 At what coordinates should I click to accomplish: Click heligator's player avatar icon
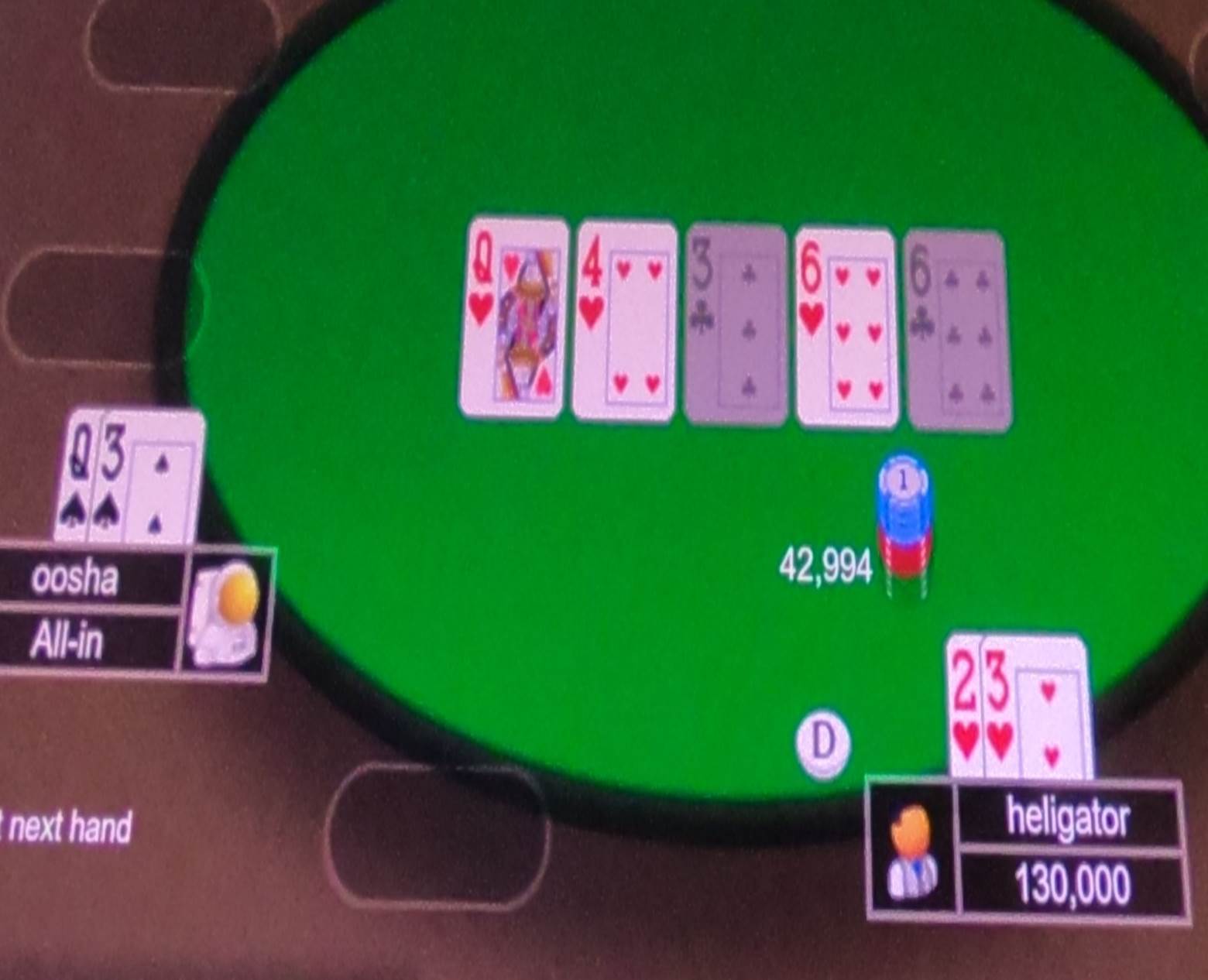[914, 852]
